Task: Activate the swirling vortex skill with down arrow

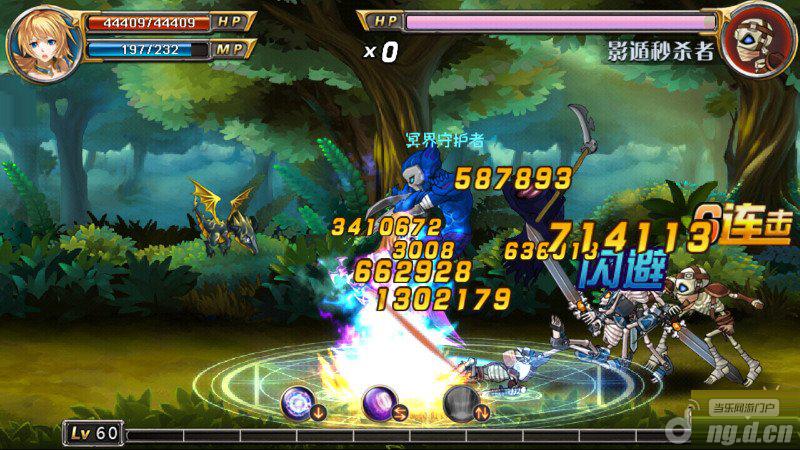Action: point(299,402)
